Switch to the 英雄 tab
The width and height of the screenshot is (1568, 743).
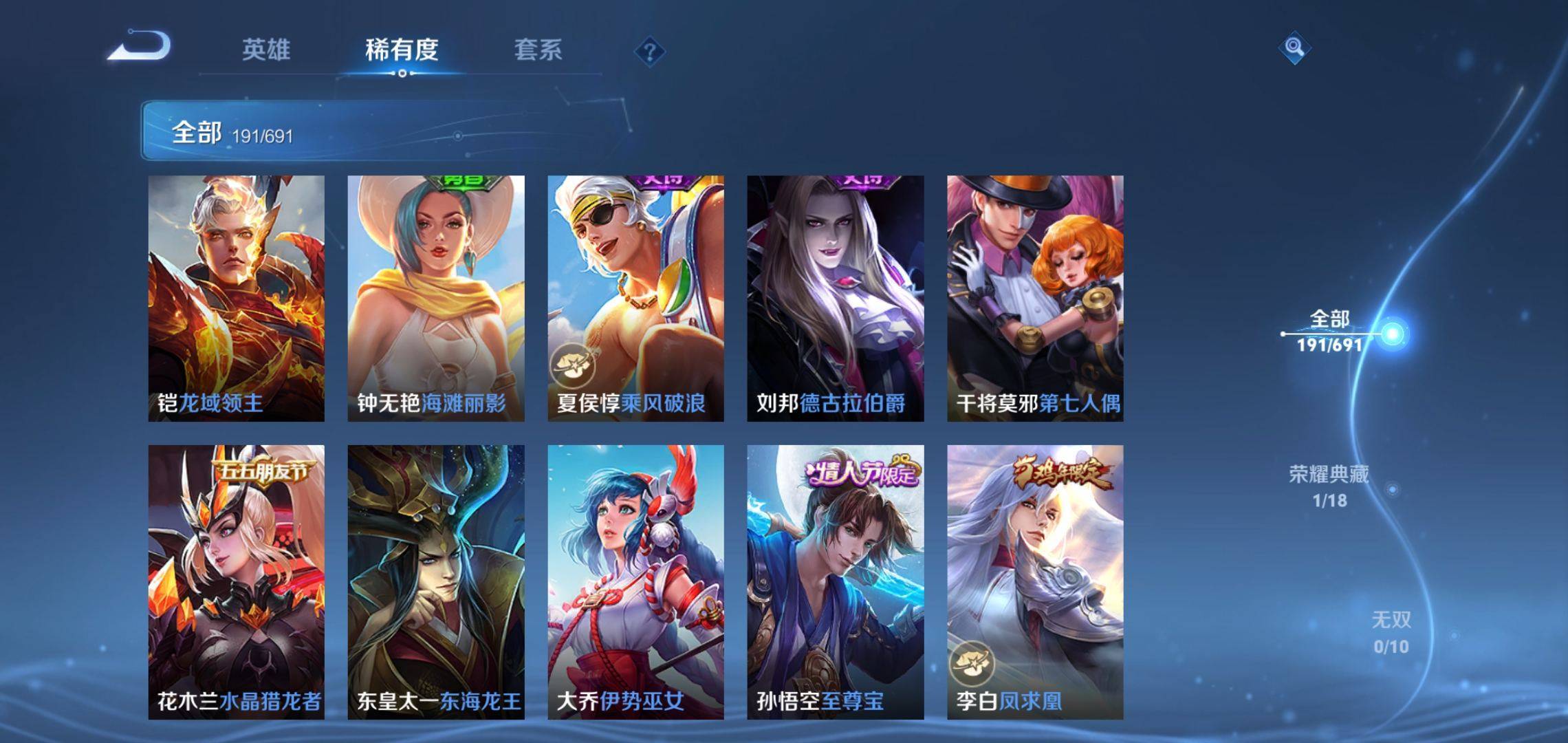[x=266, y=50]
